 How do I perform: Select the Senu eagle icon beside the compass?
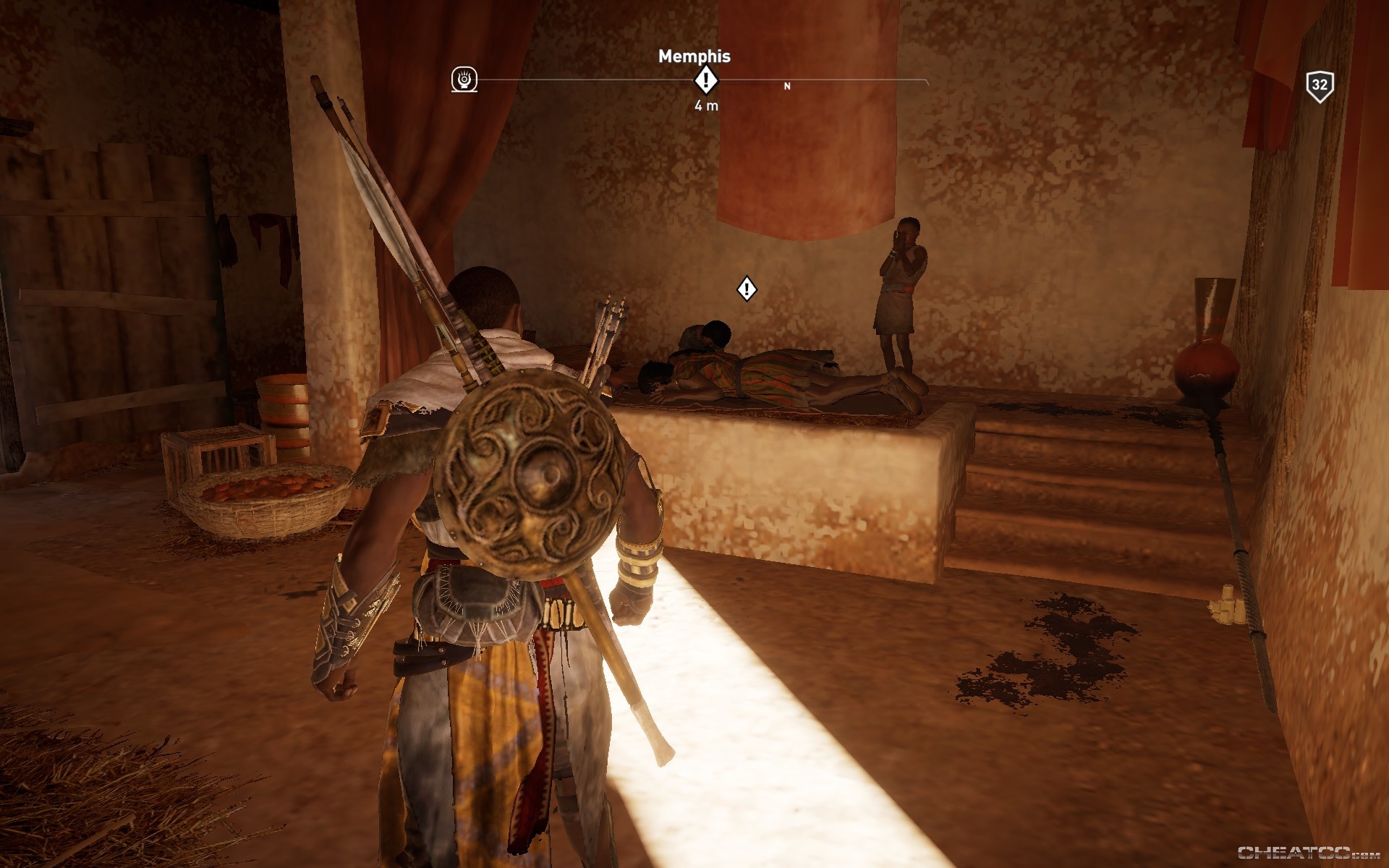(464, 80)
